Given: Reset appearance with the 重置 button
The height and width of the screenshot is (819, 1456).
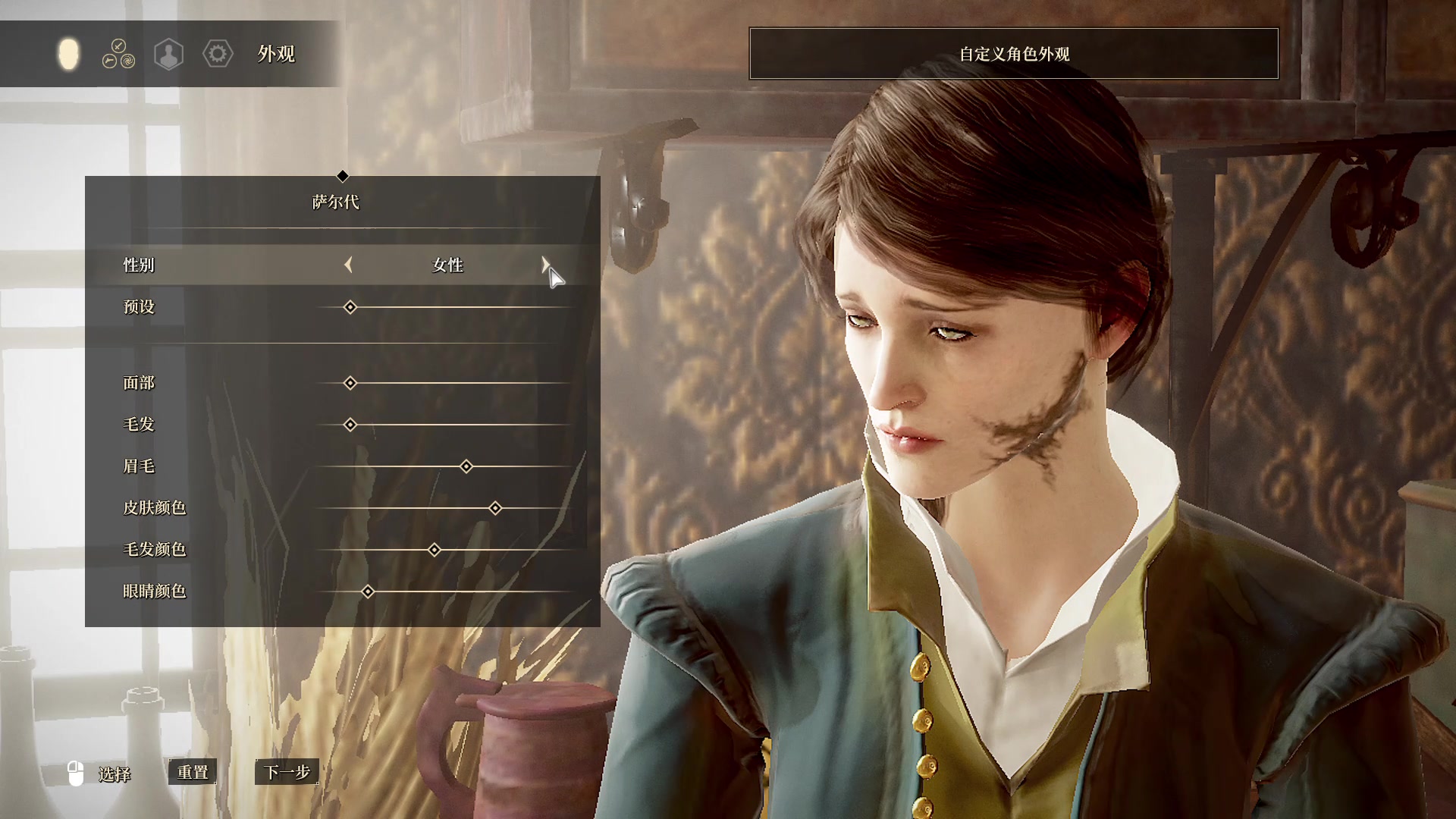Looking at the screenshot, I should (193, 772).
